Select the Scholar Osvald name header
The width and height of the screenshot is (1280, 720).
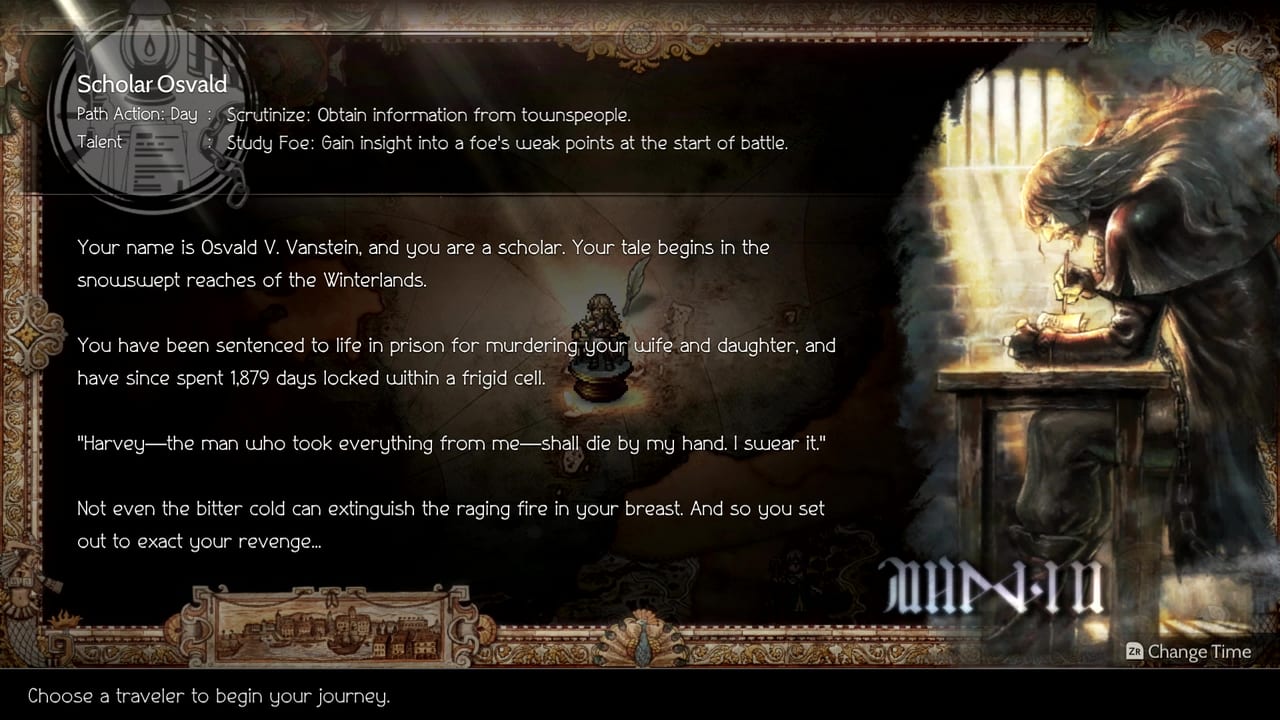point(152,84)
